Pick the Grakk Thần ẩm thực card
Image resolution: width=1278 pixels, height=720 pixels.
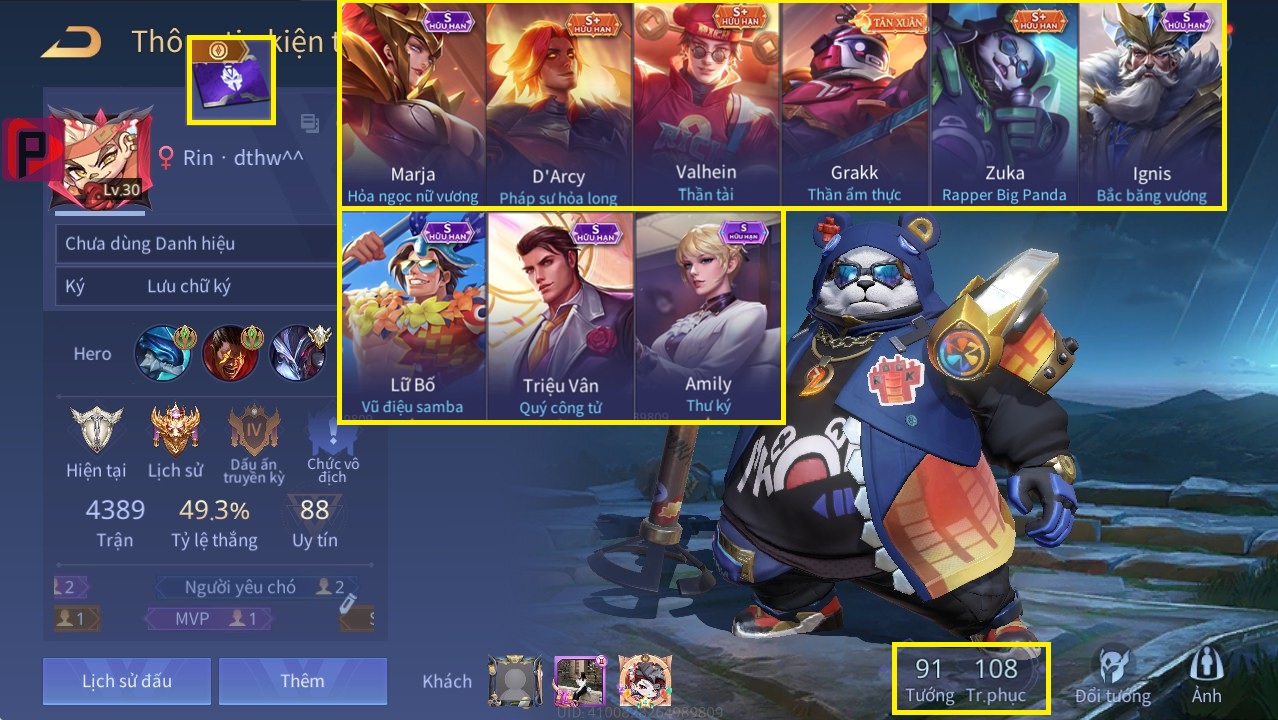point(854,105)
